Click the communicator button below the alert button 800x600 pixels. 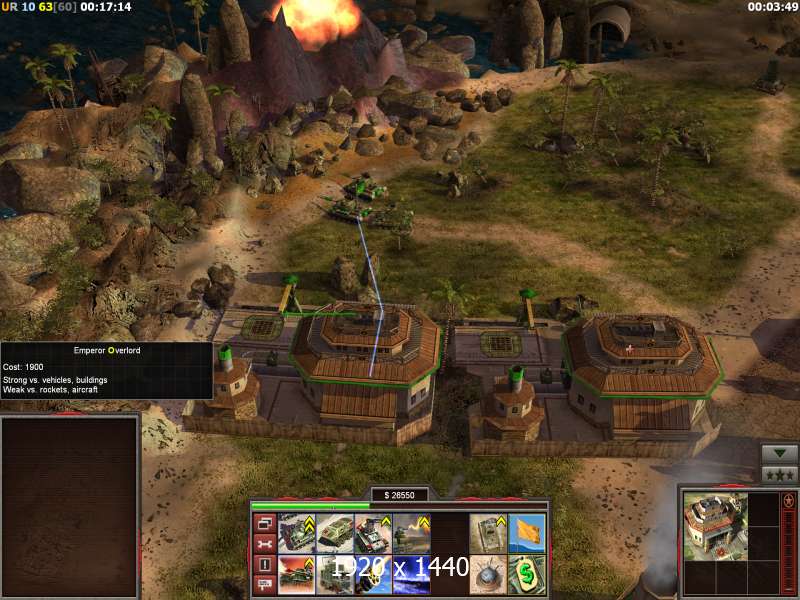266,584
